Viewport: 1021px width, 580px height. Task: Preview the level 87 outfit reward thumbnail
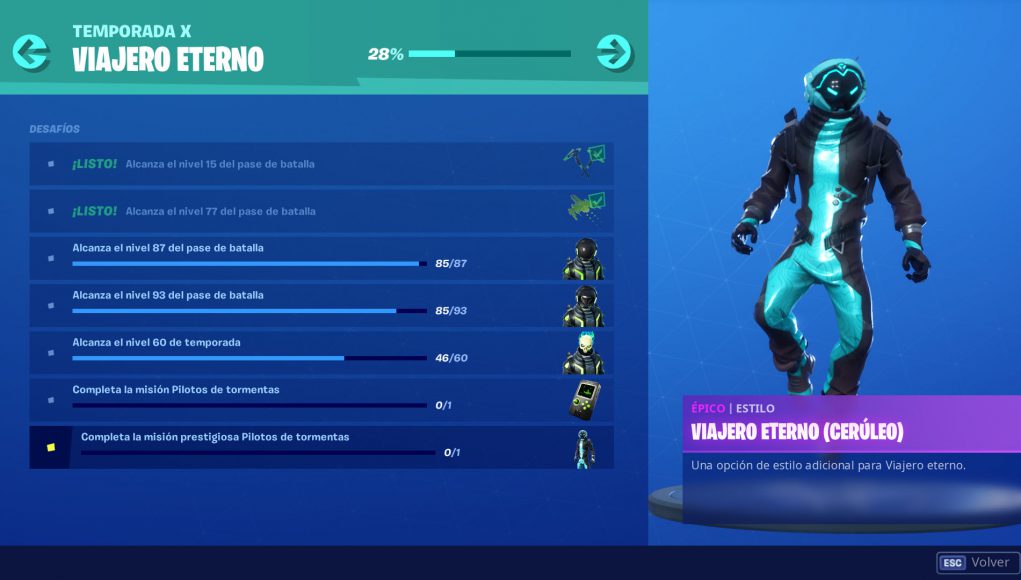tap(584, 259)
